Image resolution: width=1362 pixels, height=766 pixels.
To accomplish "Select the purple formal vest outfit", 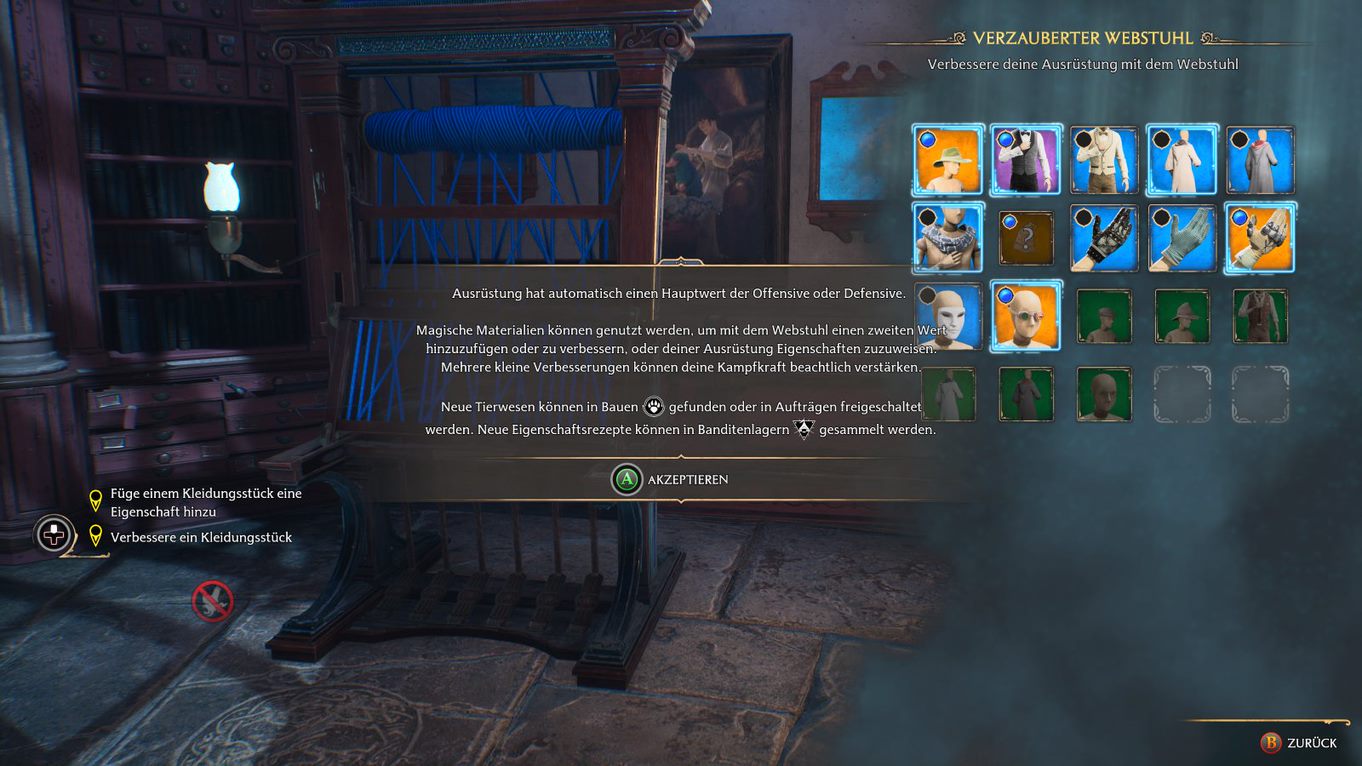I will [1026, 162].
